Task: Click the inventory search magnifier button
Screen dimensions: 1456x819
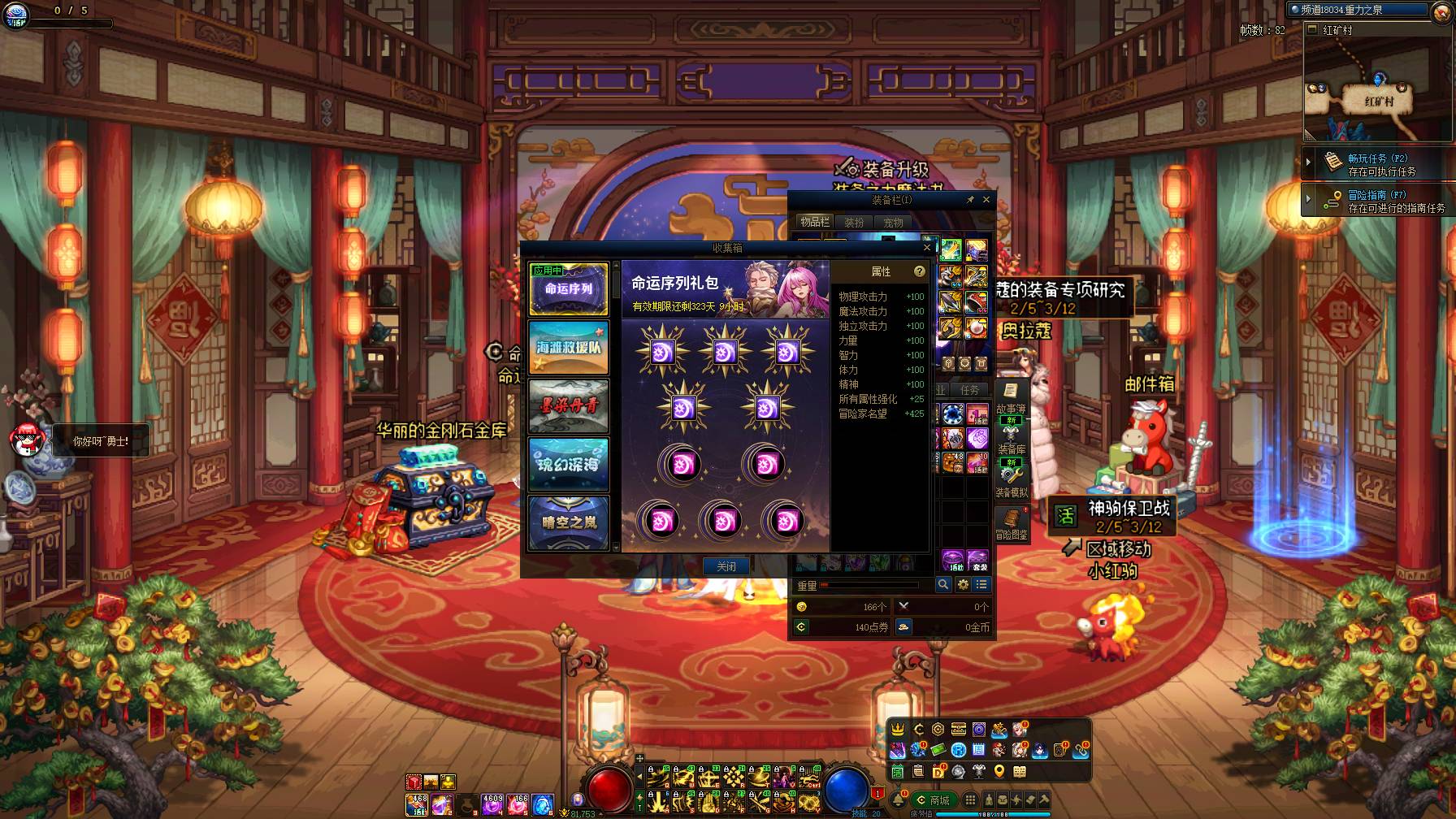Action: coord(942,584)
